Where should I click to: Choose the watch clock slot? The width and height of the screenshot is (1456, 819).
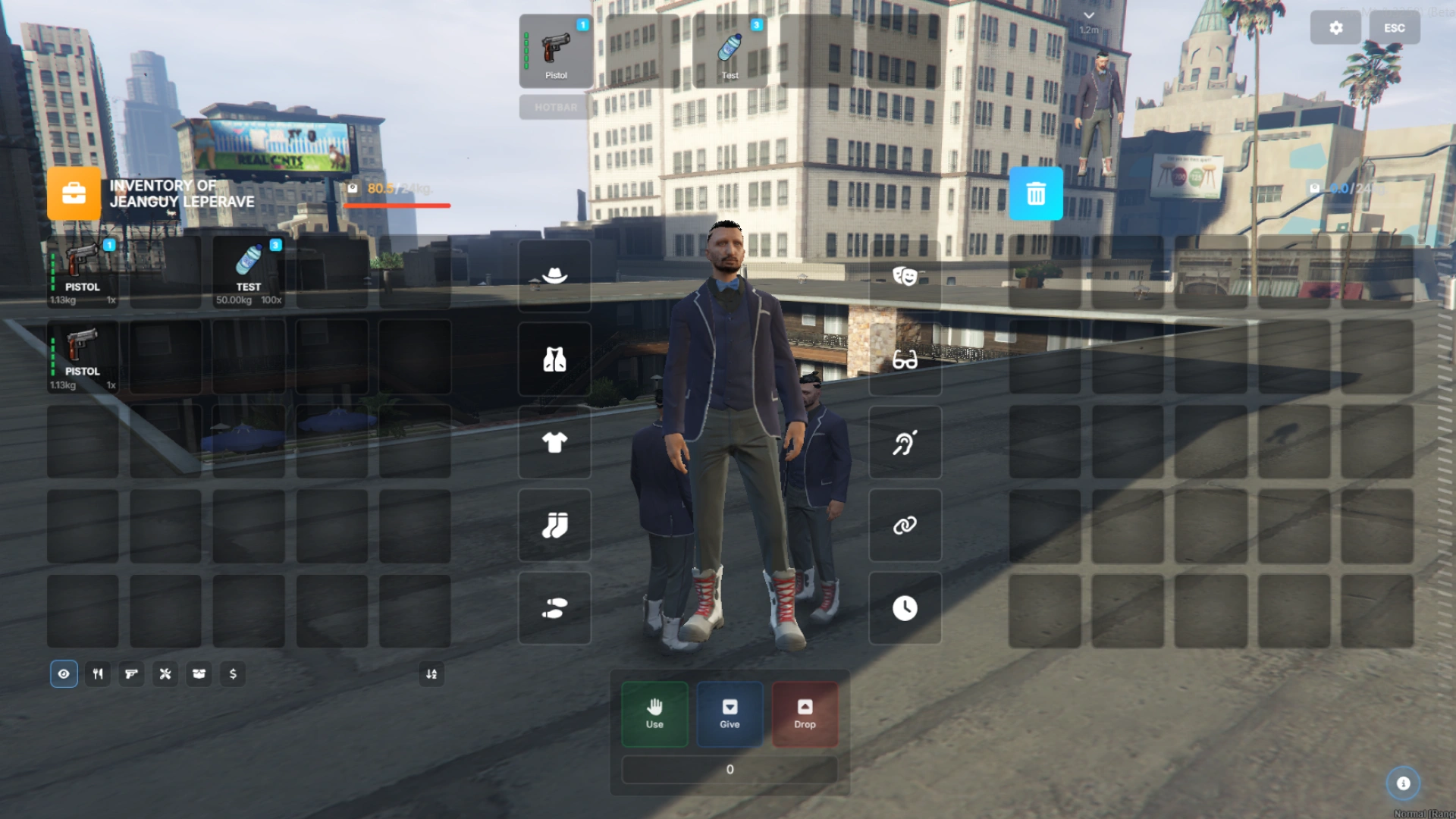(x=905, y=608)
